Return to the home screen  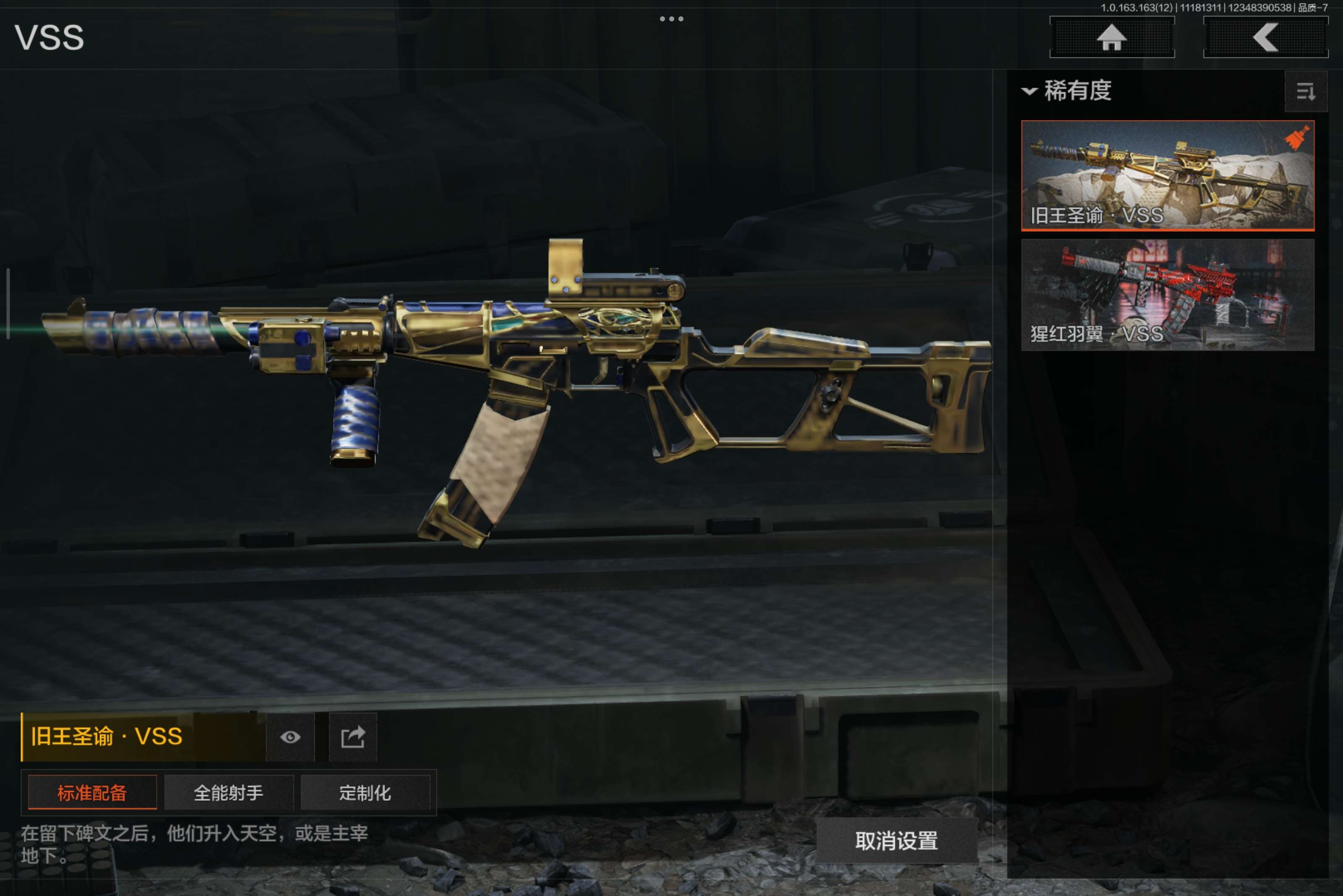coord(1111,38)
